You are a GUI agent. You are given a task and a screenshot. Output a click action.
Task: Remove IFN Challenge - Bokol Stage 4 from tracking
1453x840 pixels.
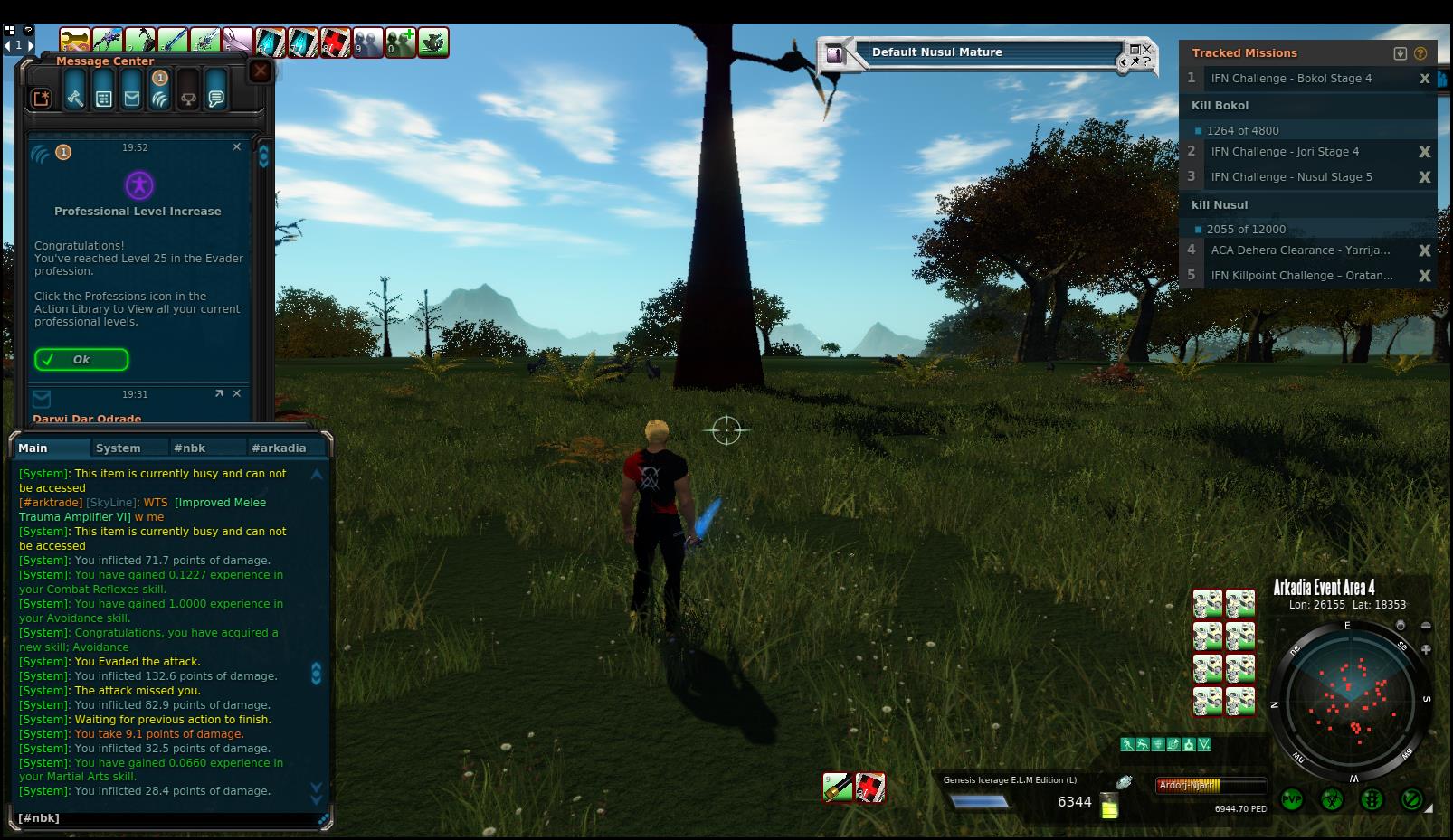[1424, 79]
